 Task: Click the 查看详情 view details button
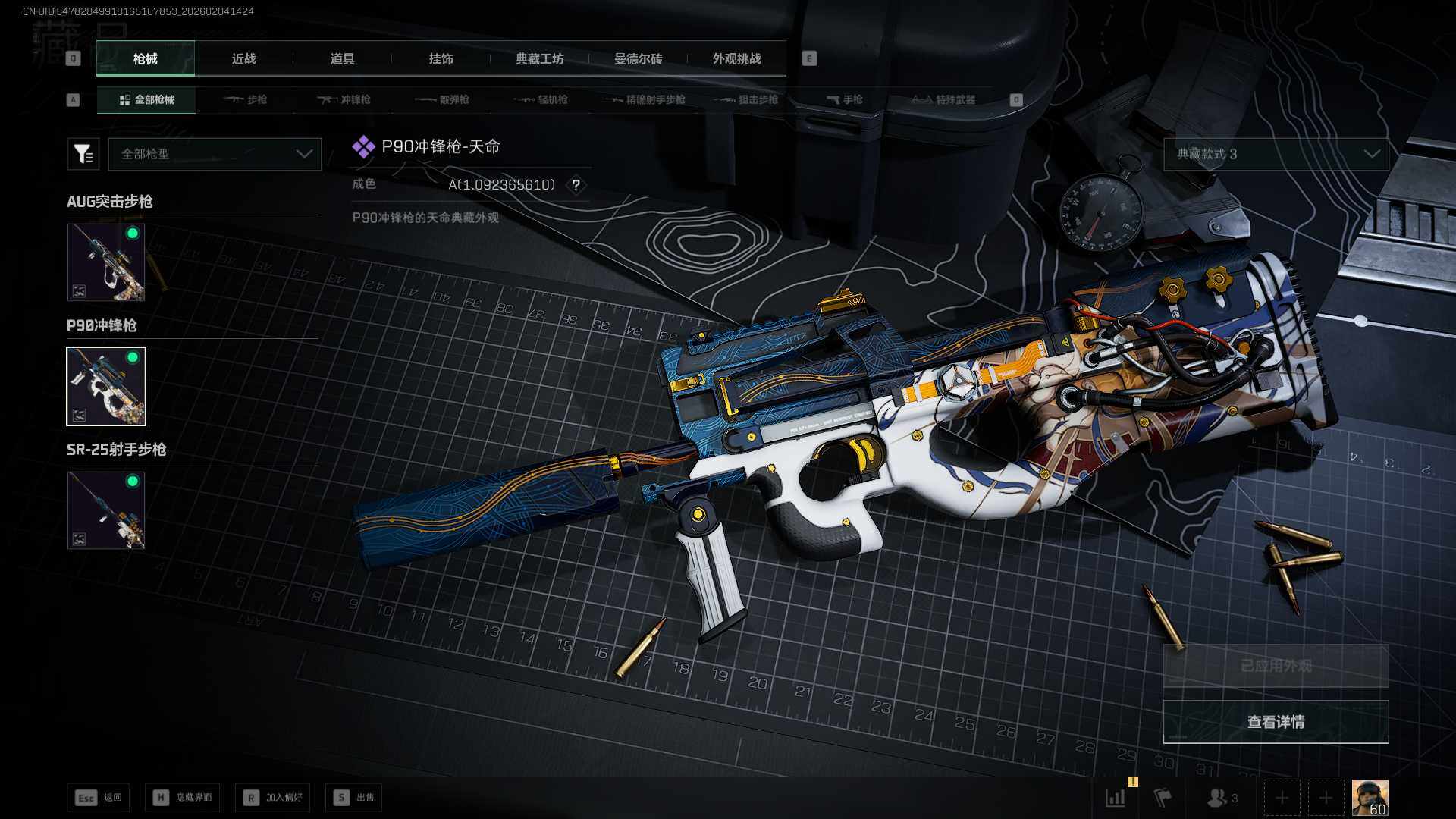1276,722
